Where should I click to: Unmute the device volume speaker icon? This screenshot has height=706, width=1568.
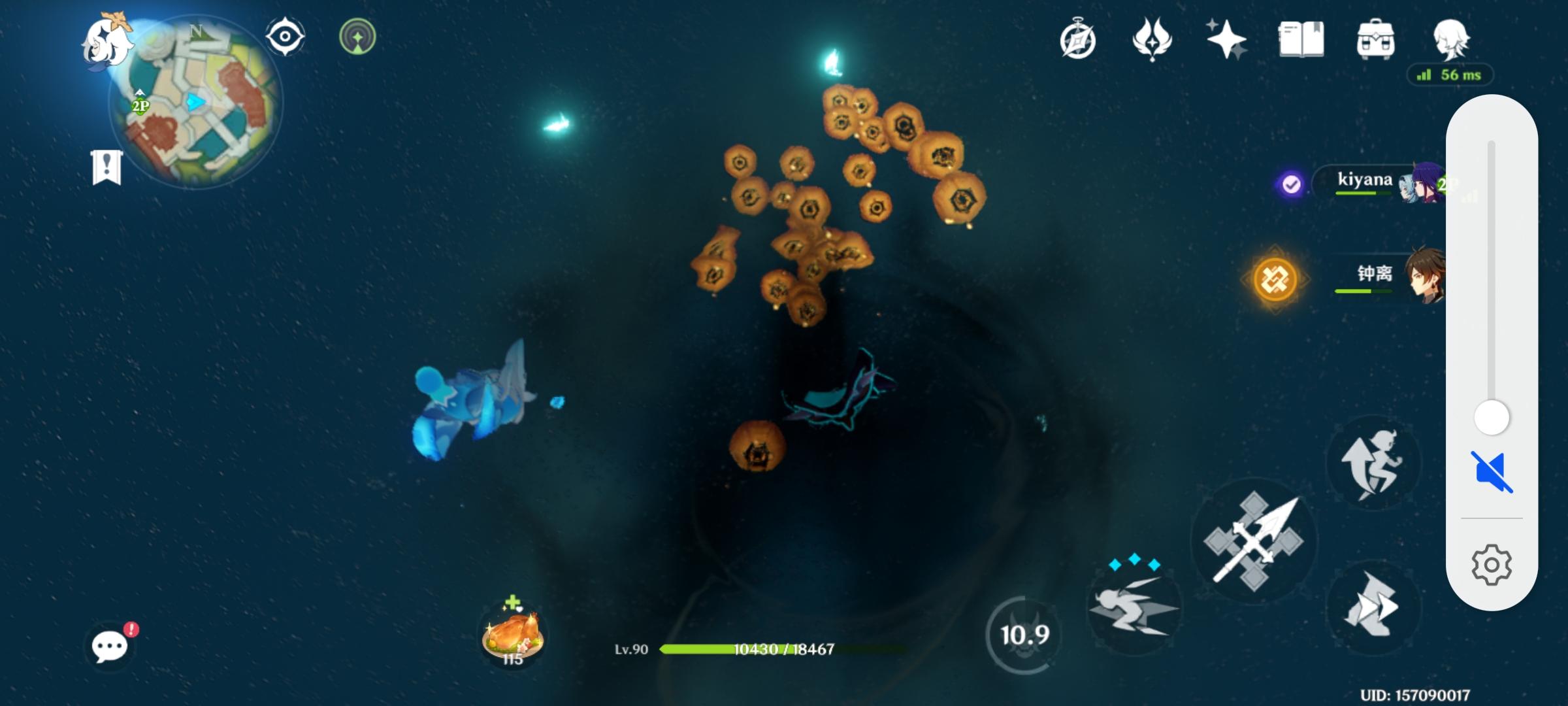click(1492, 472)
